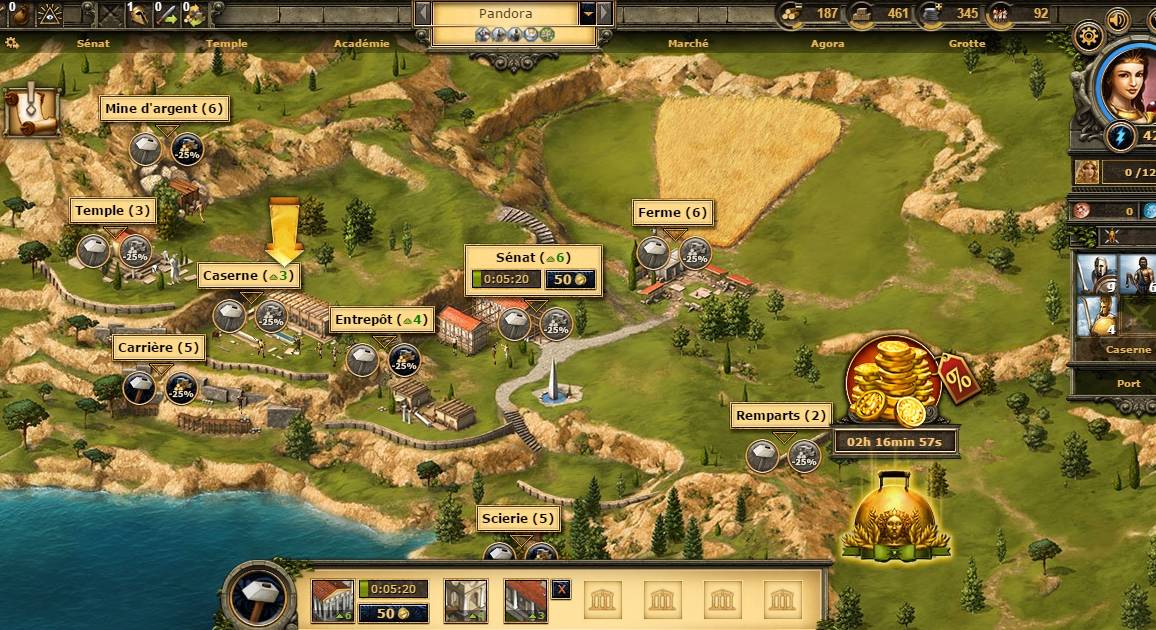Viewport: 1156px width, 630px height.
Task: Open the gear settings button
Action: 1088,38
